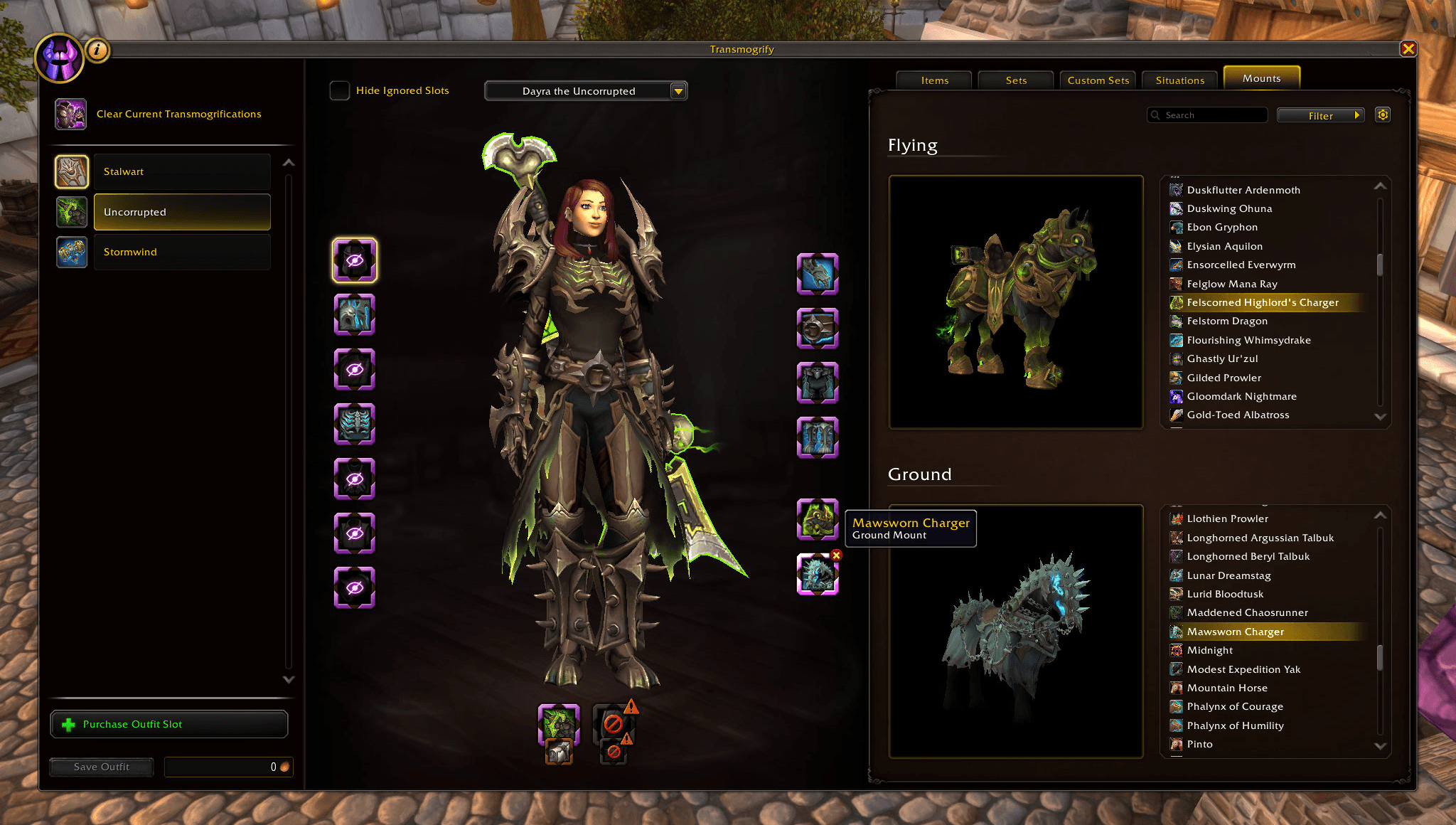
Task: Close the Transmogrify window
Action: tap(1408, 49)
